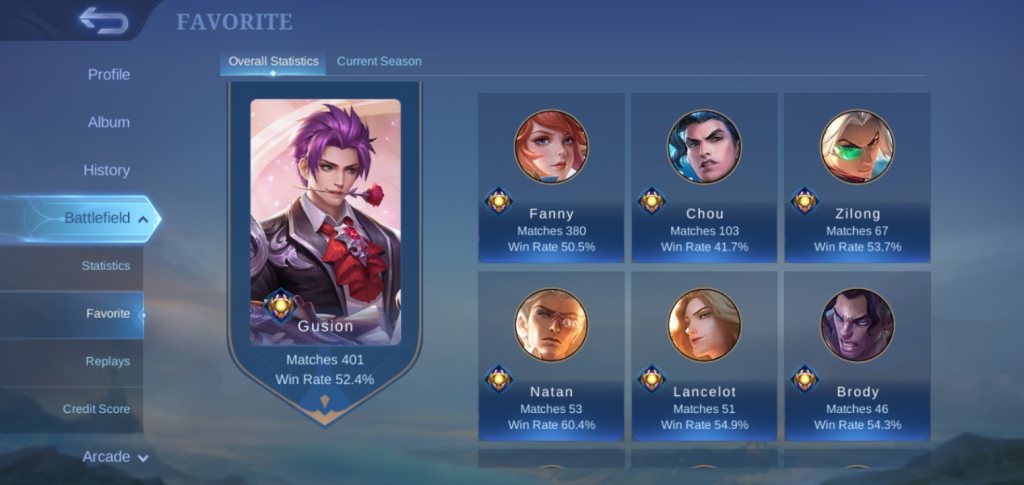View the Natan hero card

coord(551,356)
